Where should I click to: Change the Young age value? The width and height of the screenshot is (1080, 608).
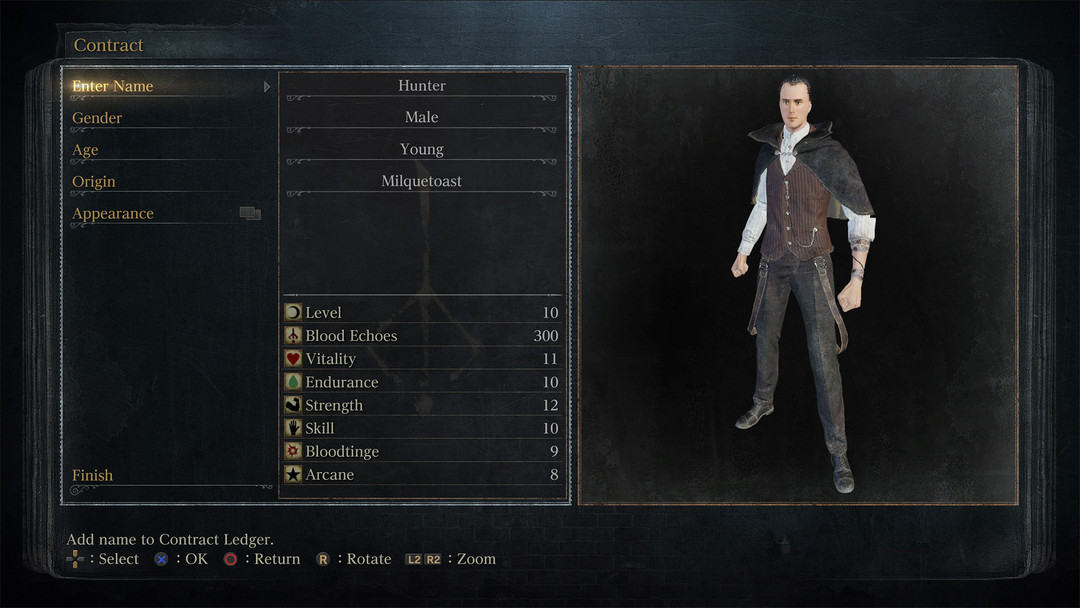421,150
